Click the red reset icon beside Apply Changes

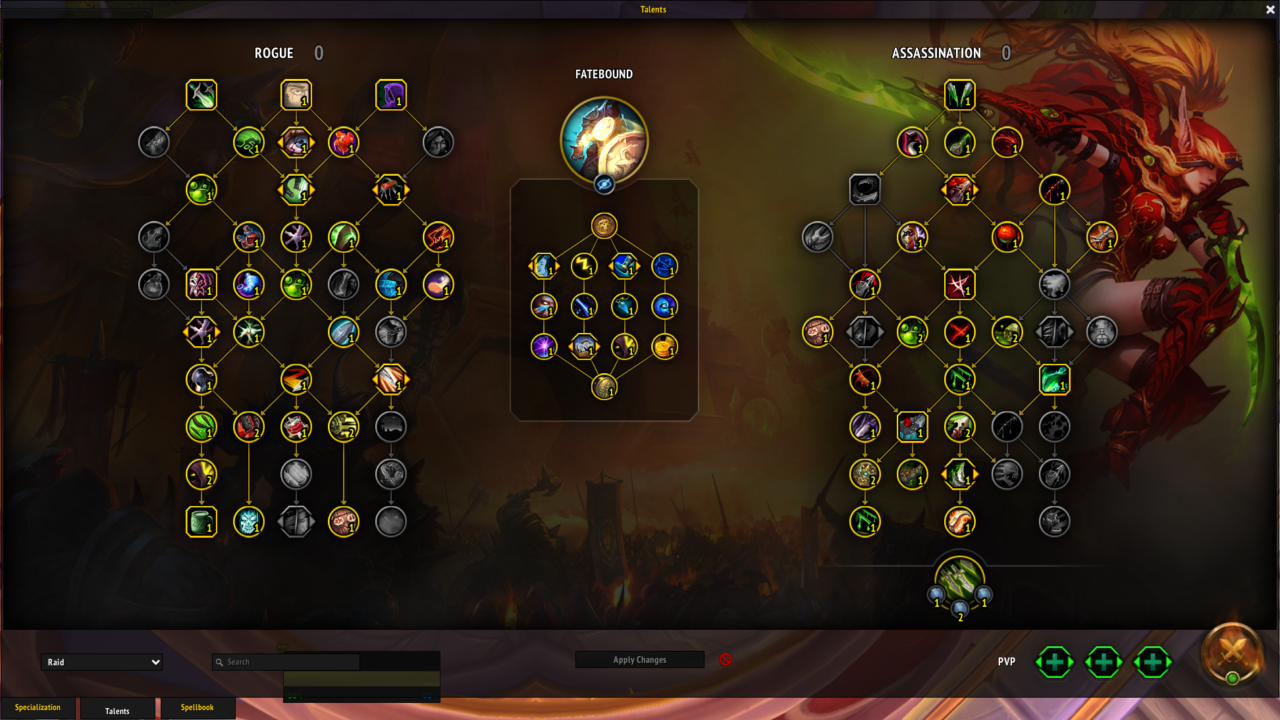click(726, 660)
